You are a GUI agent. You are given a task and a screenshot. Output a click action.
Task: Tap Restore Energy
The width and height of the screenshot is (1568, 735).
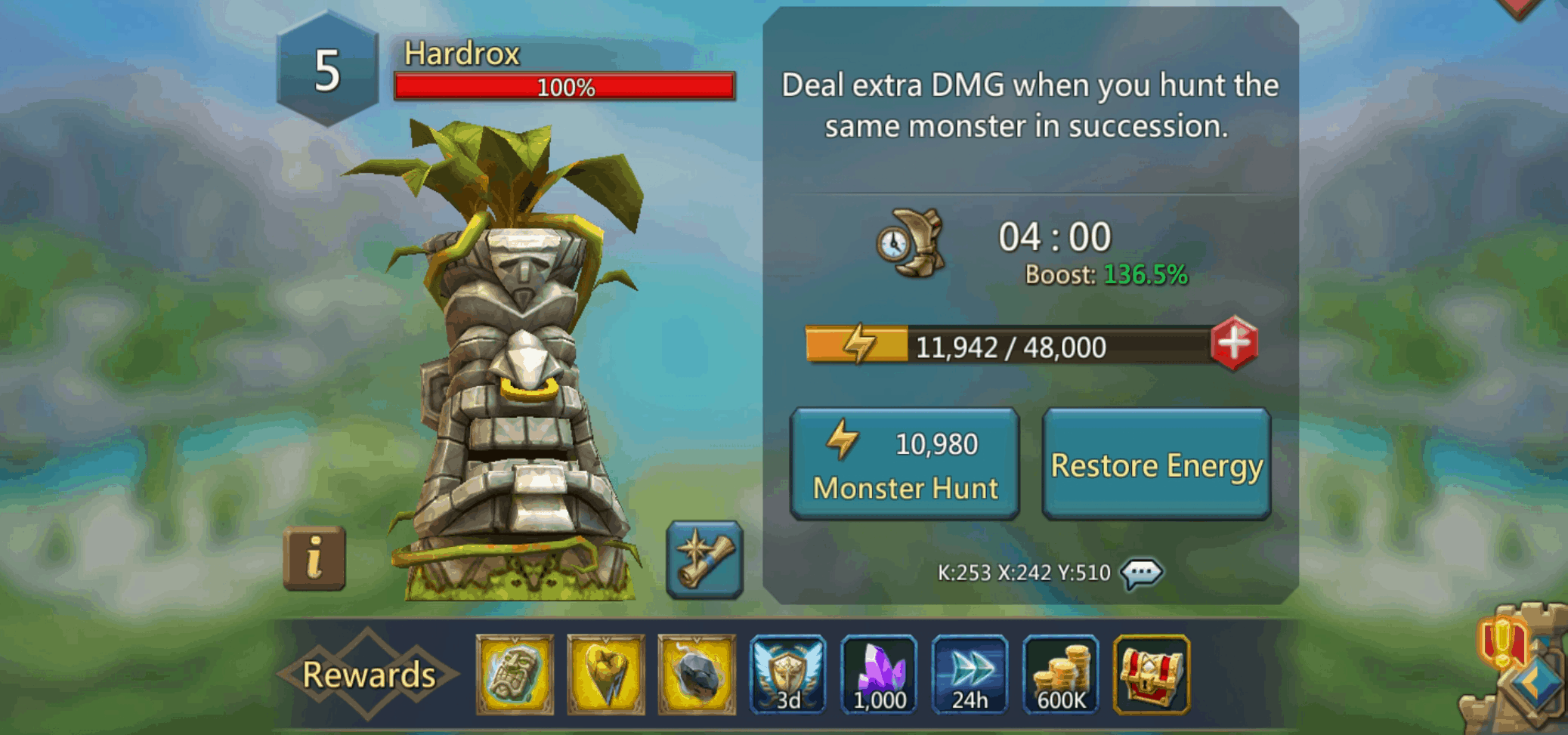coord(1155,464)
